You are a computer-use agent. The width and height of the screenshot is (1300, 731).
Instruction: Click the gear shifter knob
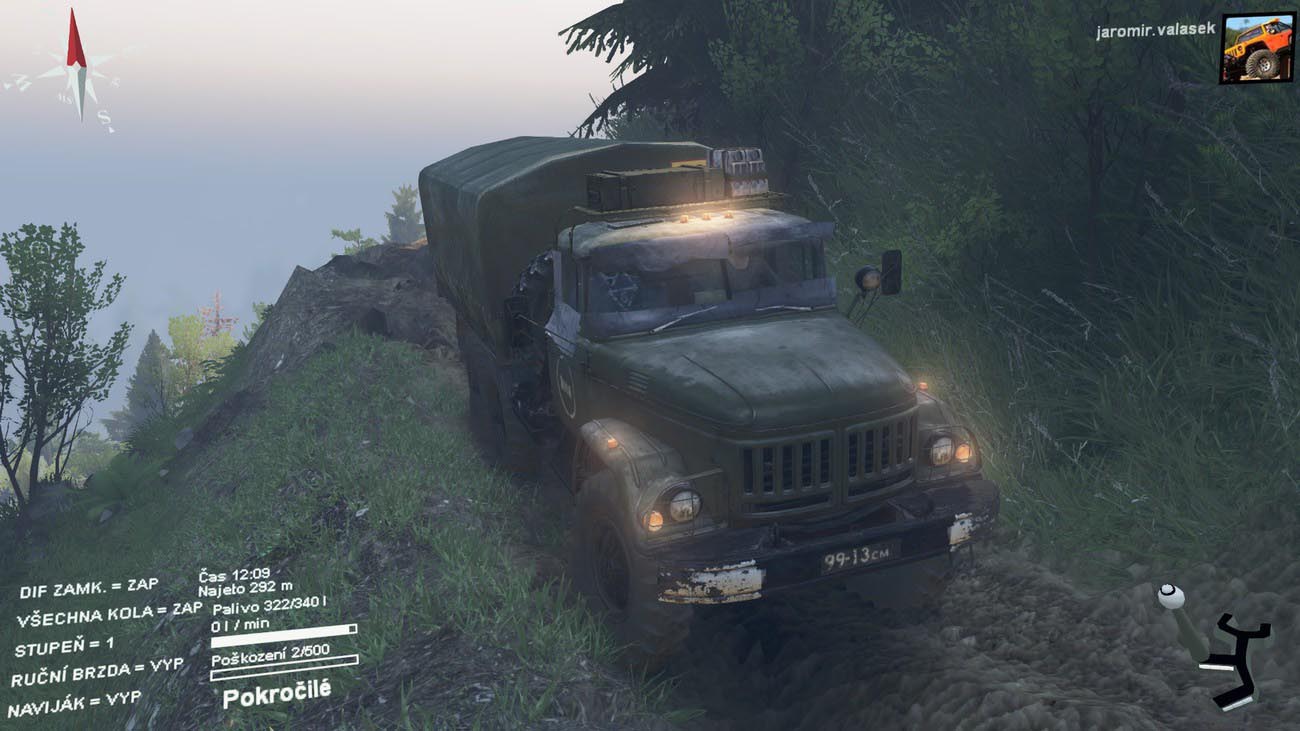1170,597
